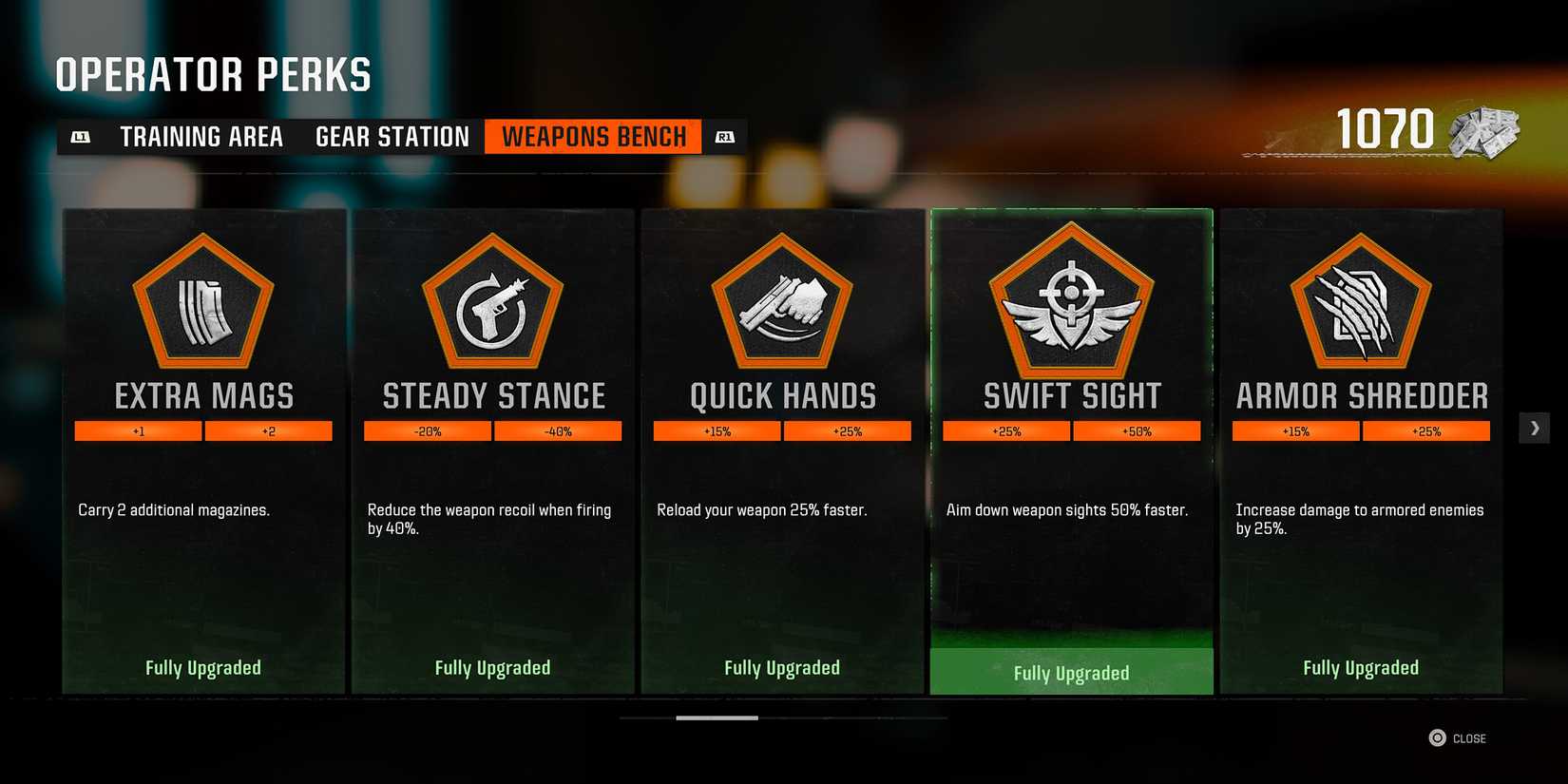1568x784 pixels.
Task: Select the -40% tier of Steady Stance
Action: (x=559, y=430)
